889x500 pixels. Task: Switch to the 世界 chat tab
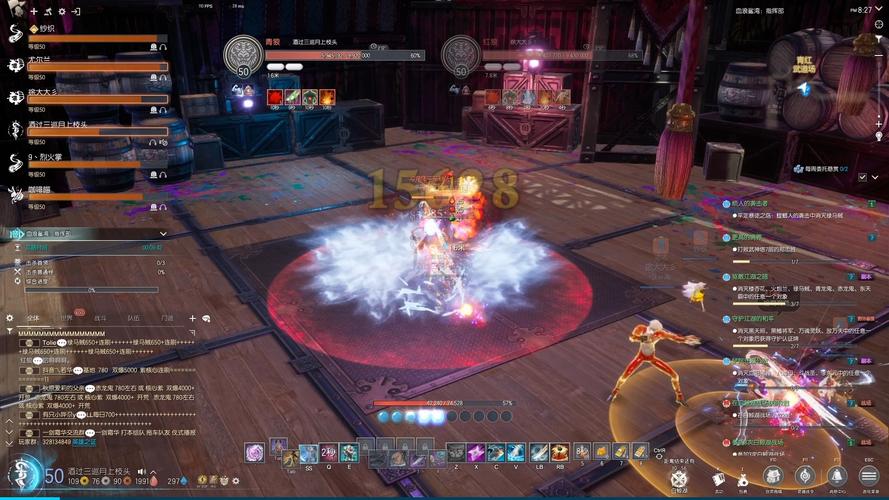click(x=67, y=318)
